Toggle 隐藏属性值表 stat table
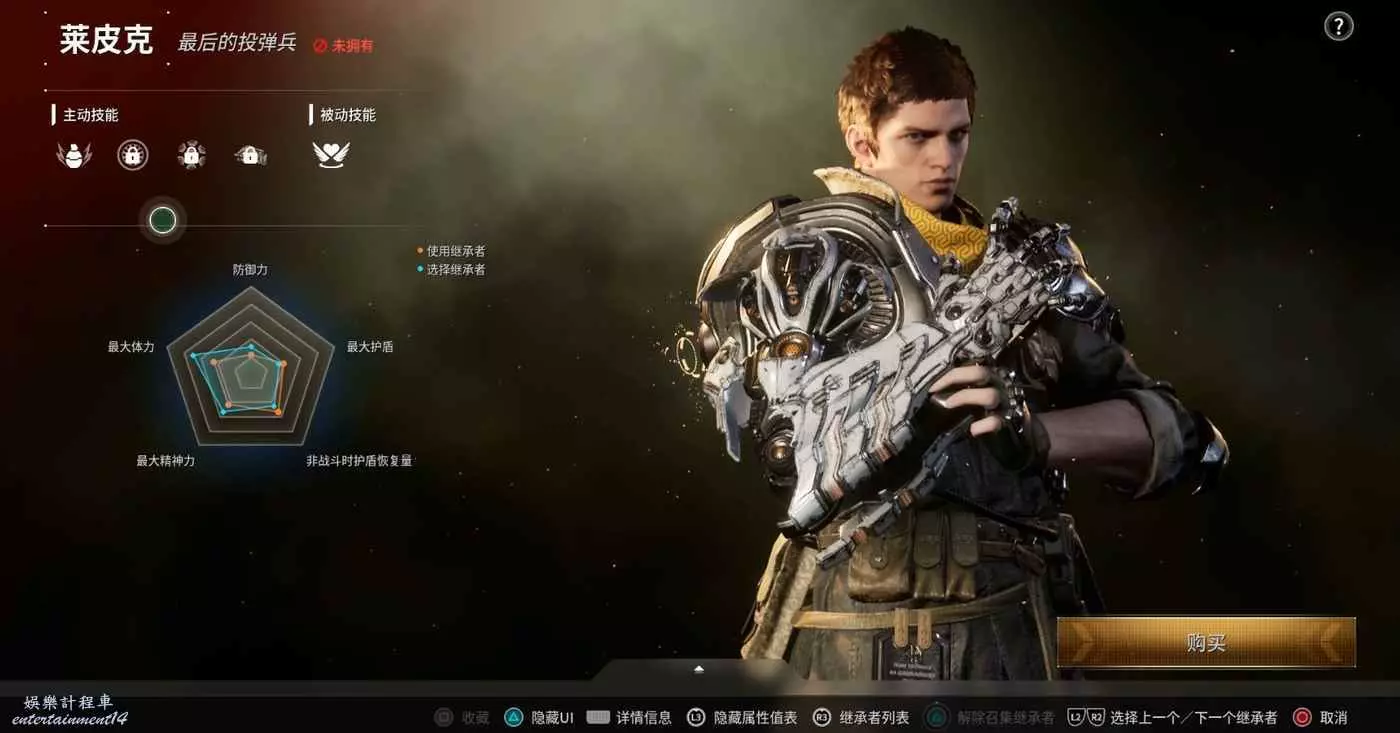 (744, 717)
